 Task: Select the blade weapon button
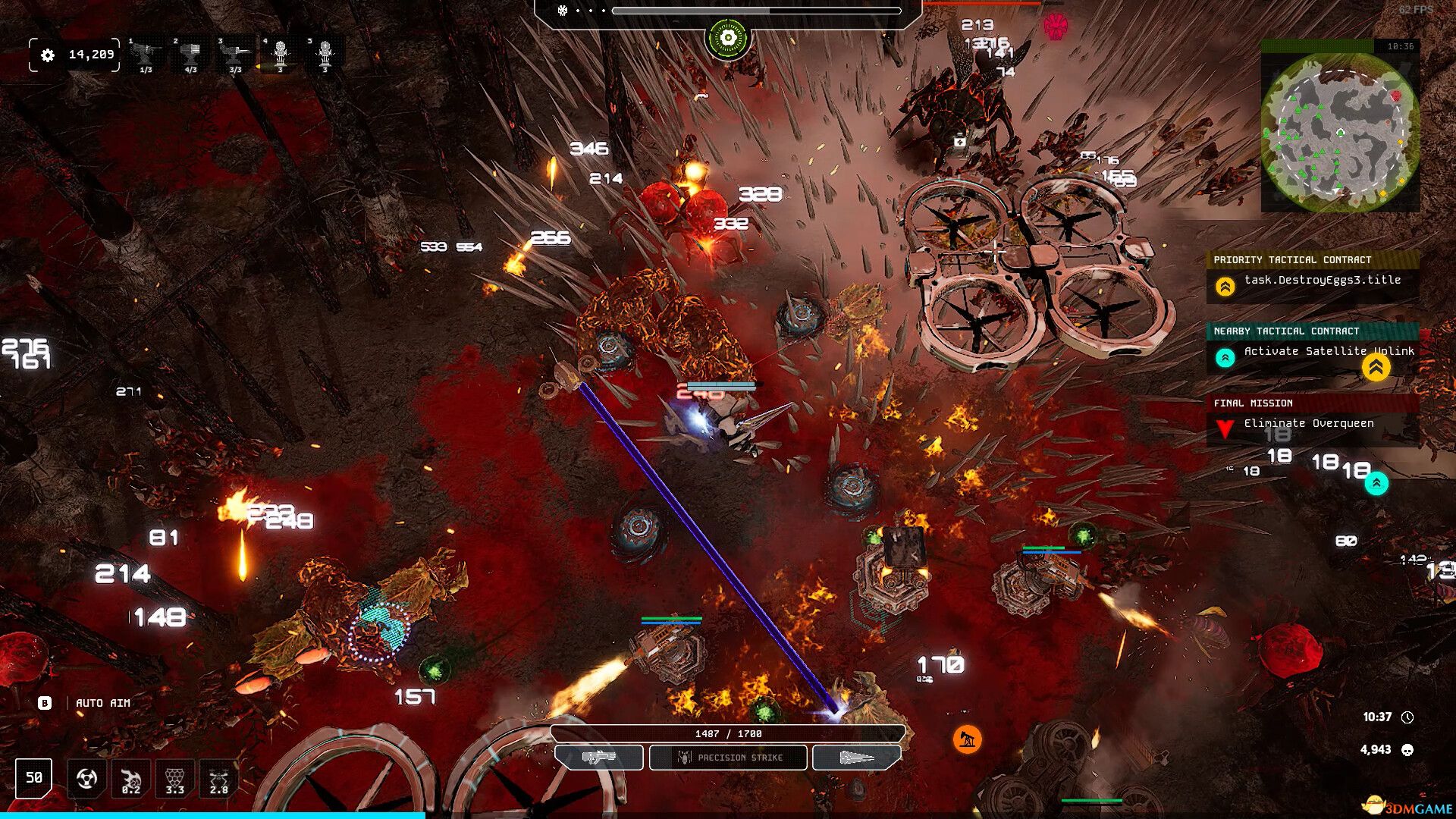857,757
